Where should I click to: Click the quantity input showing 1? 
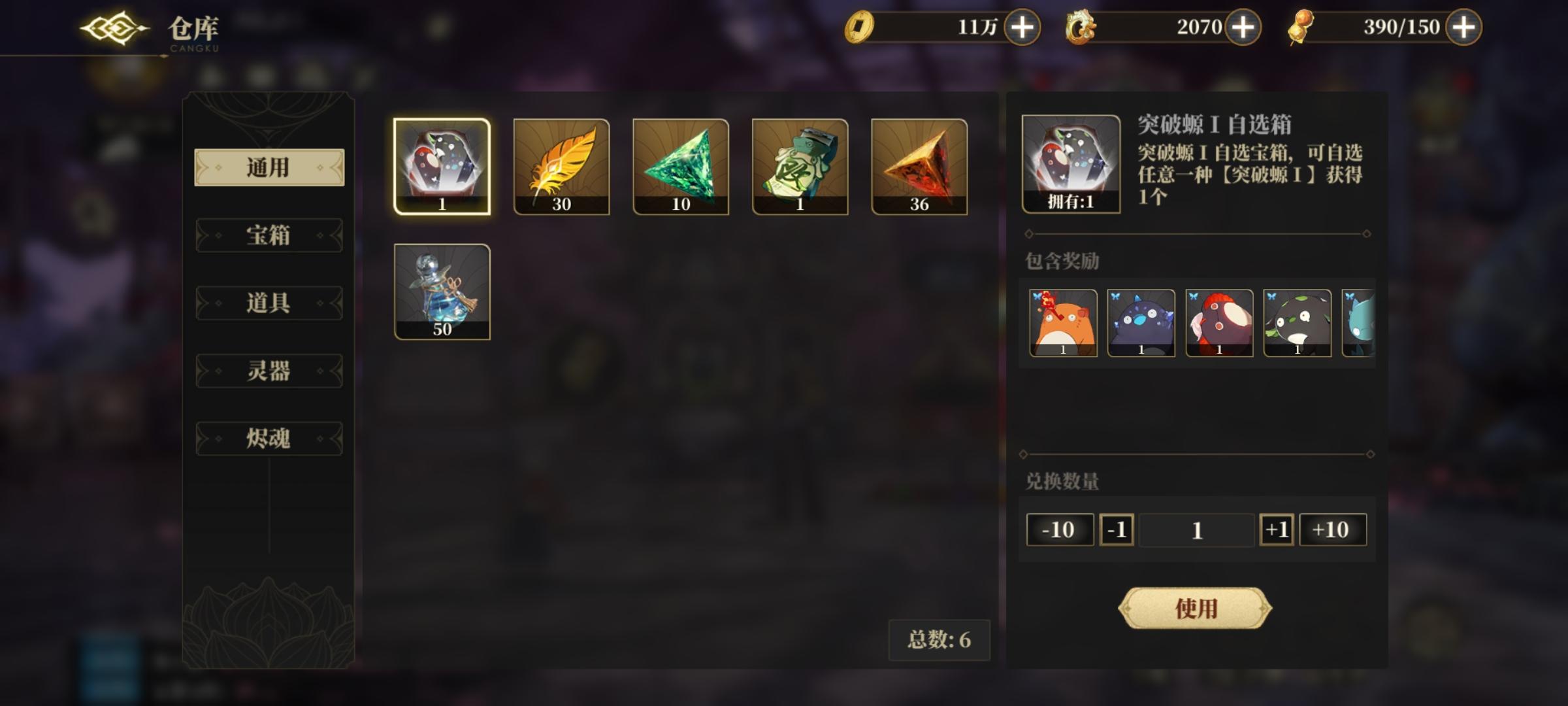(1196, 530)
